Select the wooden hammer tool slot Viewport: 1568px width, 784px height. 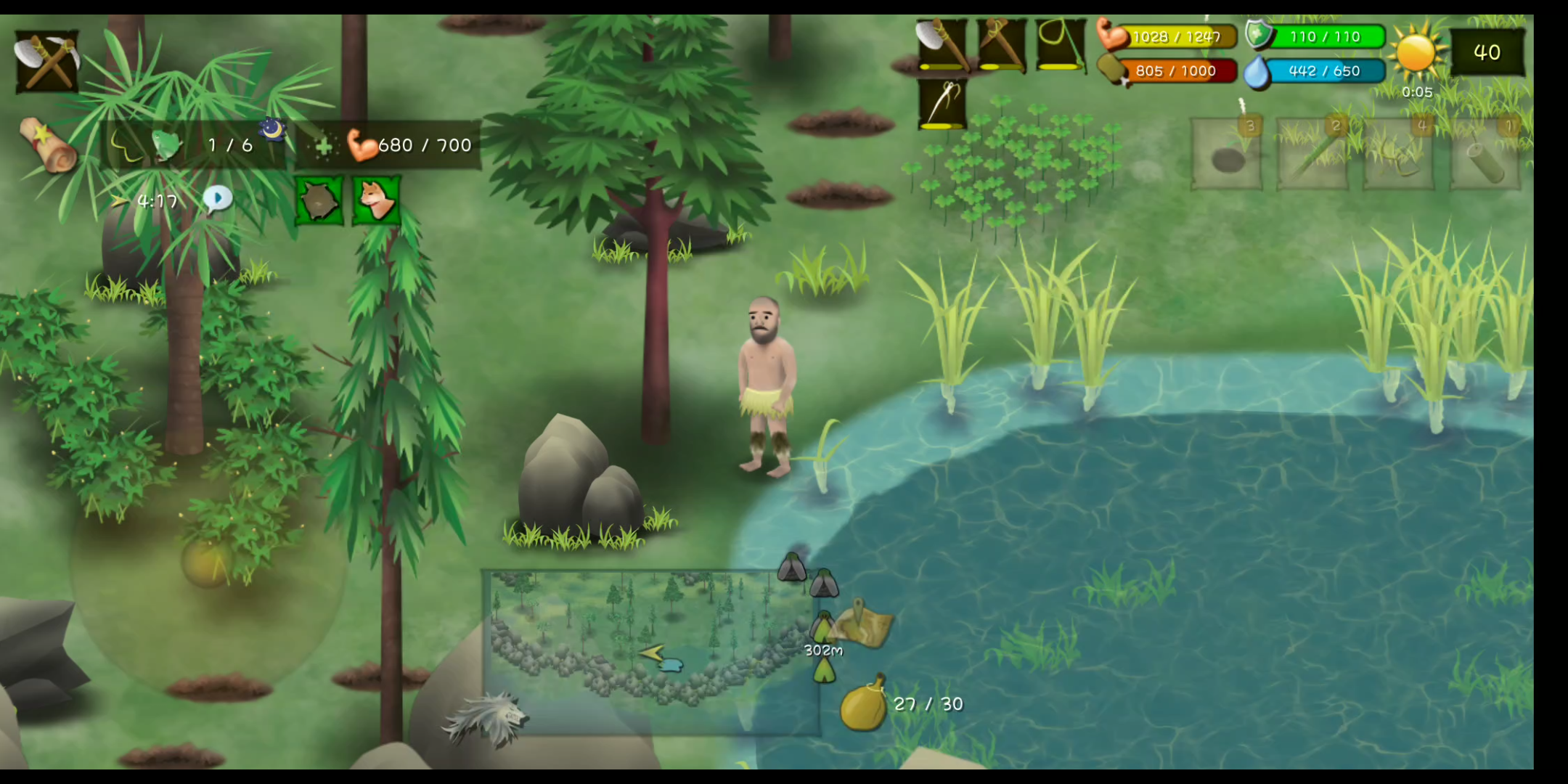point(1001,45)
